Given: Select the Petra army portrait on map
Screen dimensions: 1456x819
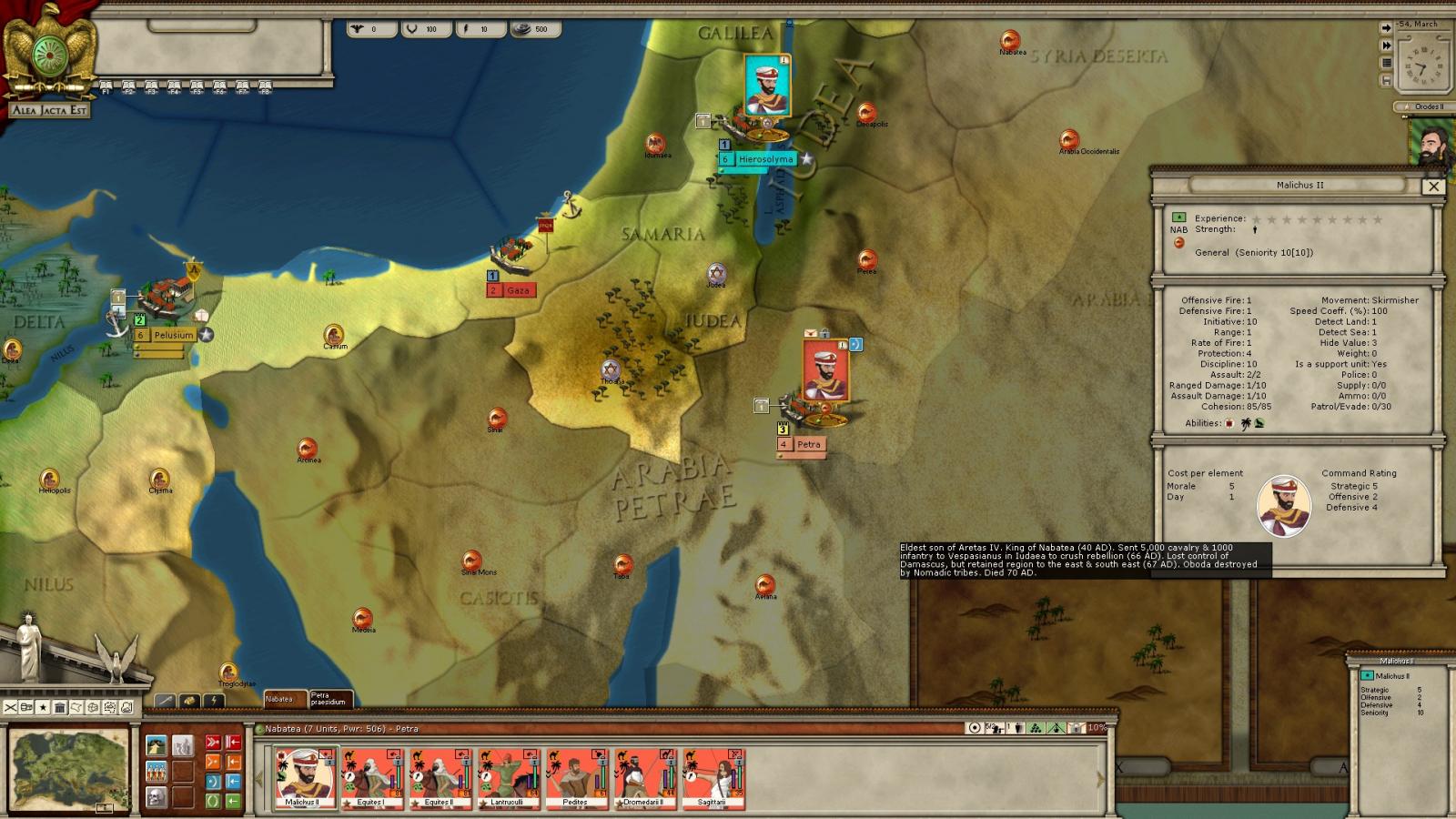Looking at the screenshot, I should [825, 371].
